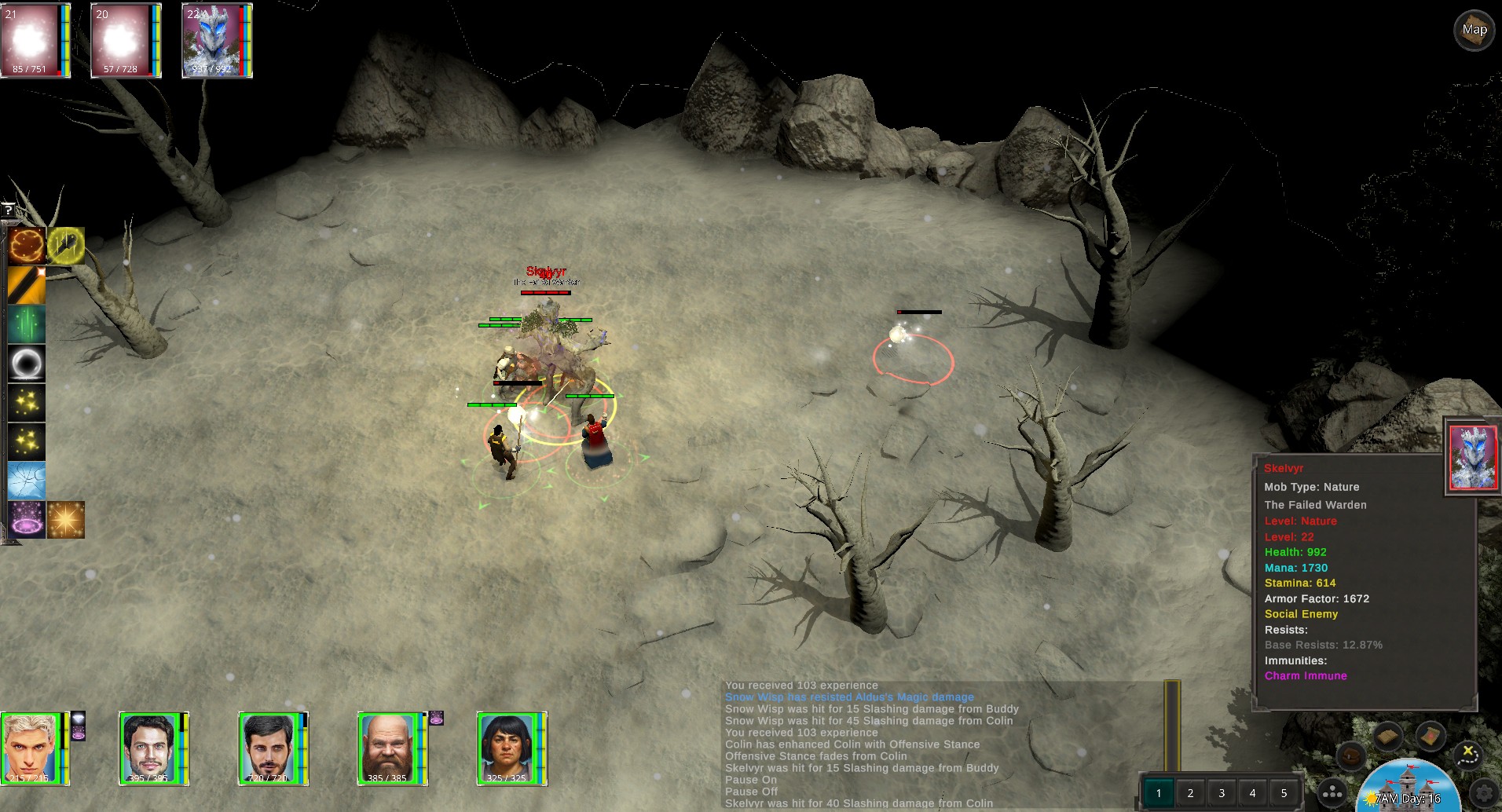Use the green light beams spell
Screen dimensions: 1502x812
point(27,324)
